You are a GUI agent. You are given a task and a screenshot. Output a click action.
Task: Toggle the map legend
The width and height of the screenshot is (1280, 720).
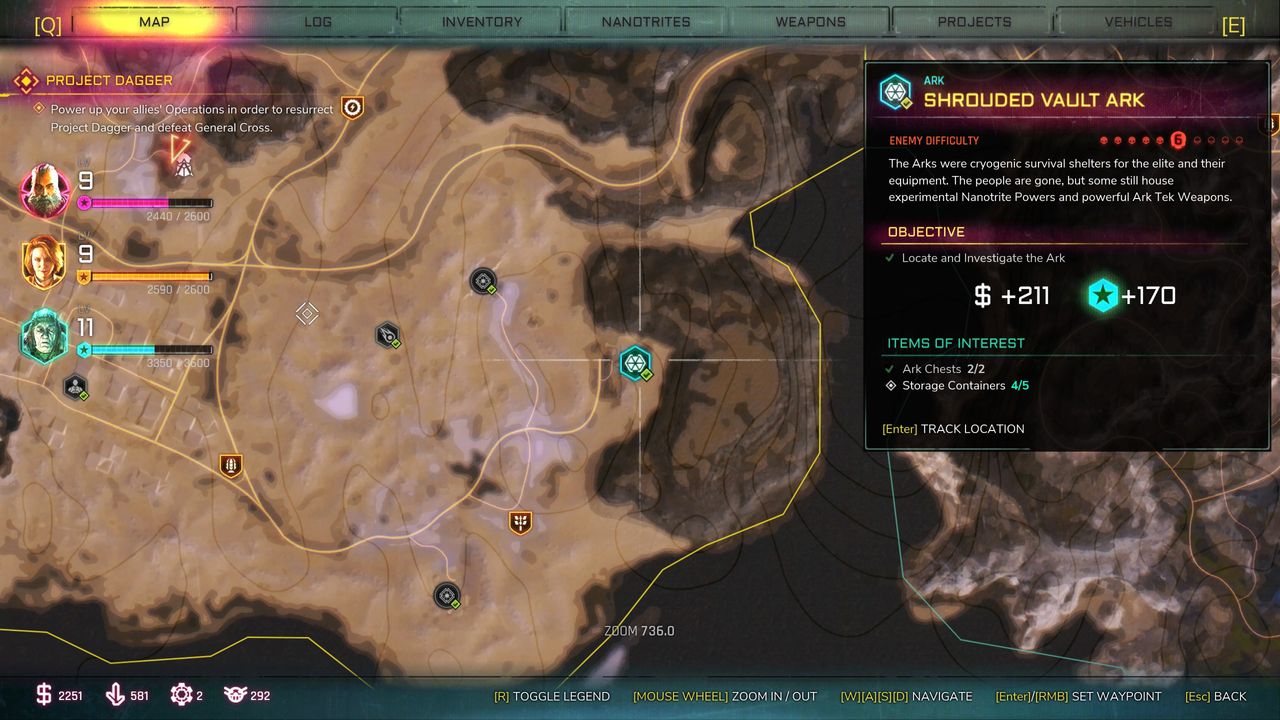[551, 696]
